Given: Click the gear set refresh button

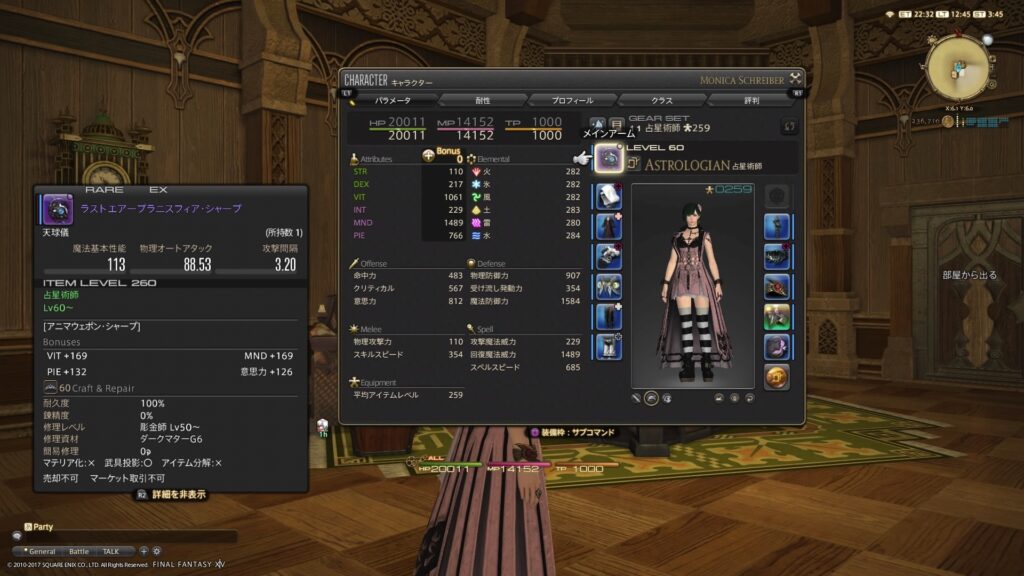Looking at the screenshot, I should click(789, 126).
